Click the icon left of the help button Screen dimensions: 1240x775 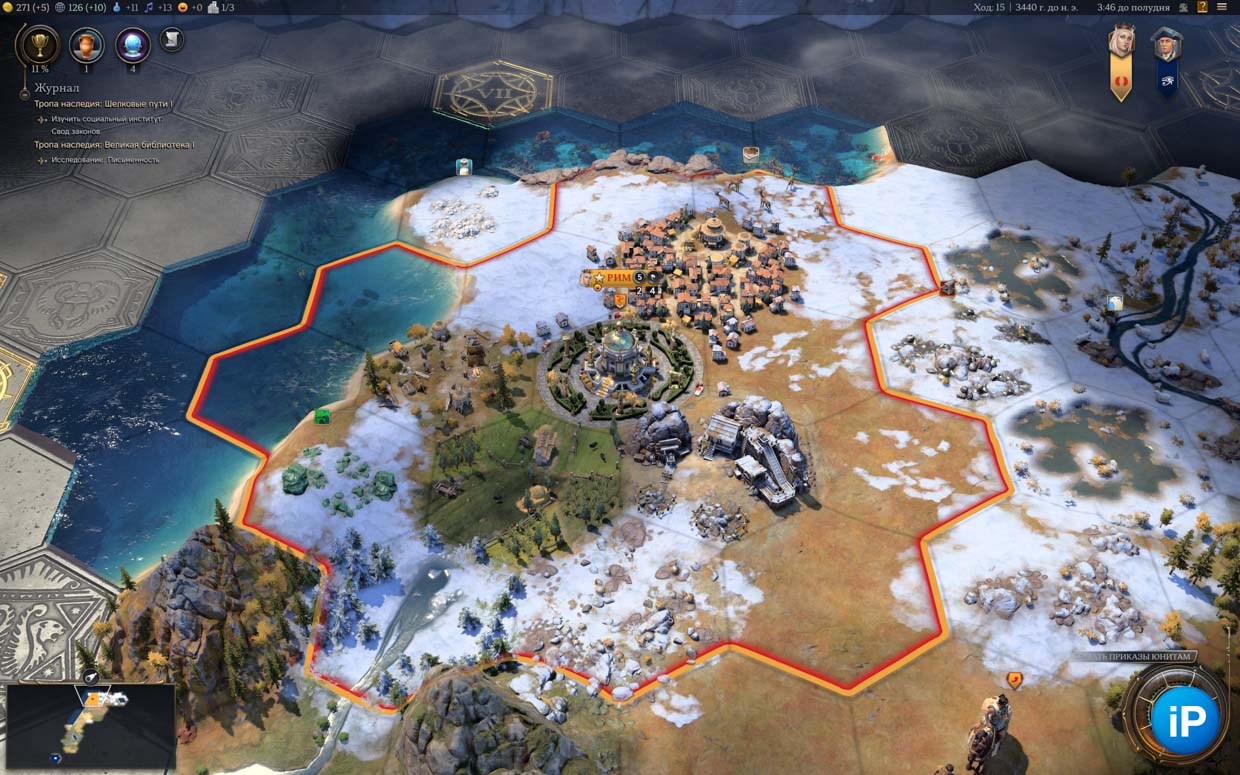pos(1185,7)
